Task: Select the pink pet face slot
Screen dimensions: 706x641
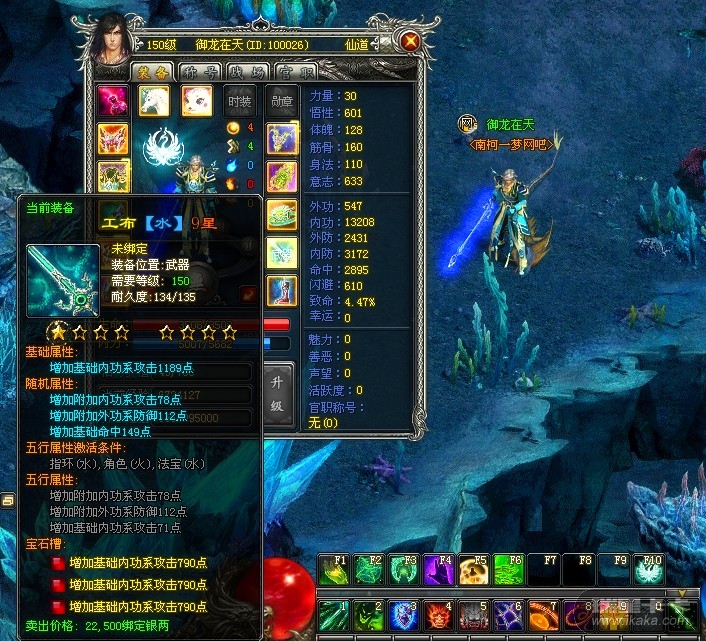Action: point(196,101)
